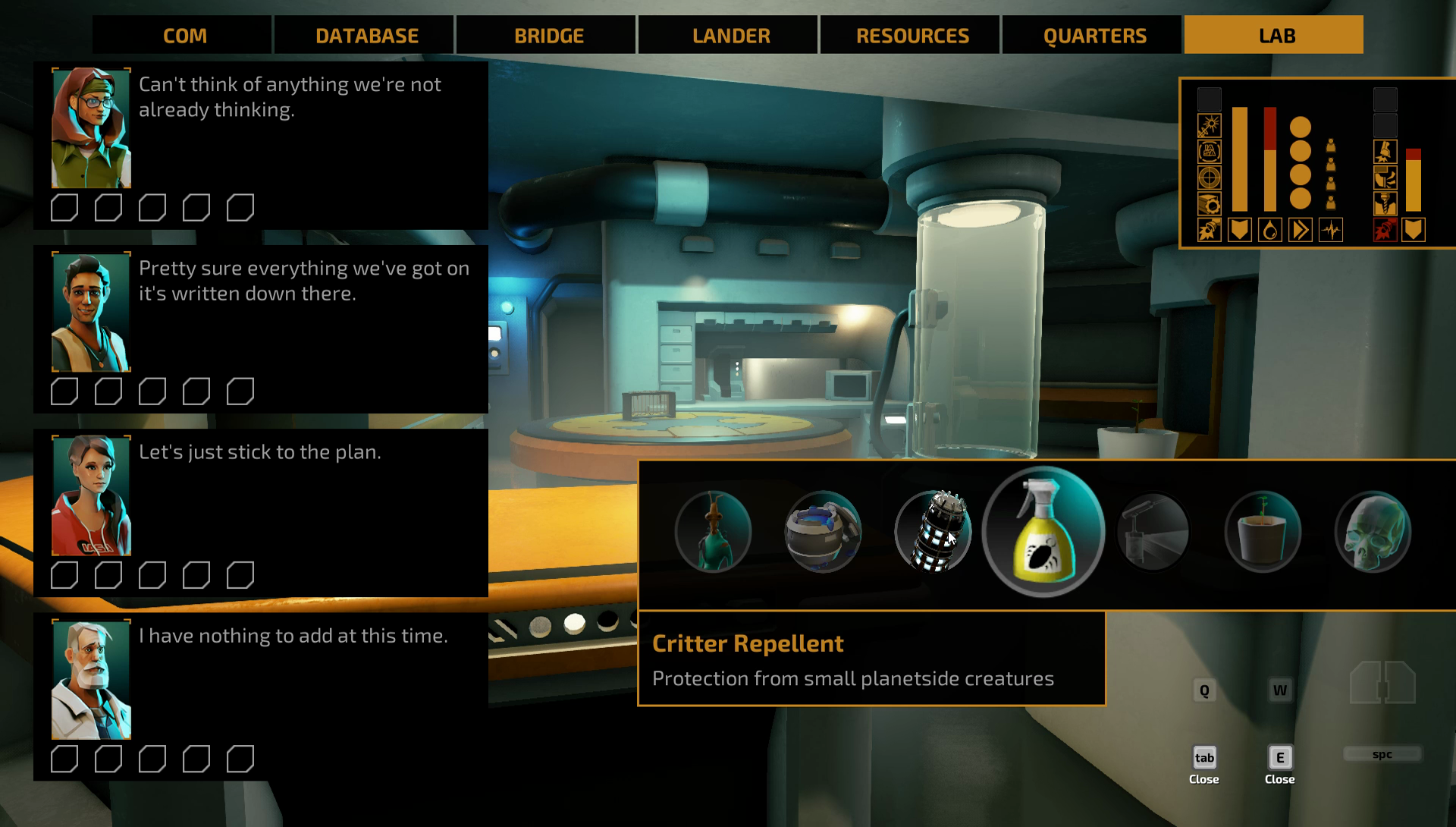This screenshot has height=827, width=1456.
Task: Select the LAB tab
Action: click(x=1276, y=36)
